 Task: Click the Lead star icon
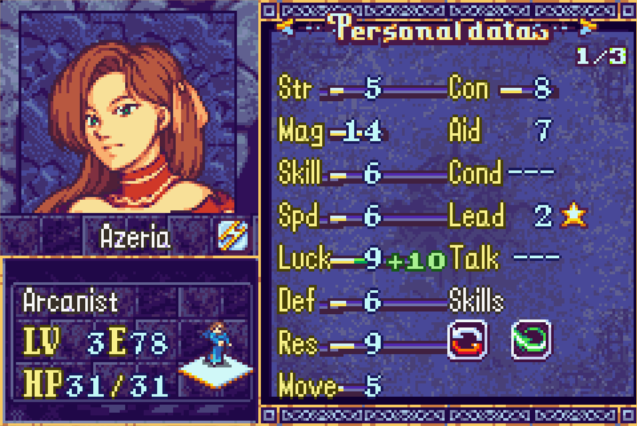click(x=572, y=215)
